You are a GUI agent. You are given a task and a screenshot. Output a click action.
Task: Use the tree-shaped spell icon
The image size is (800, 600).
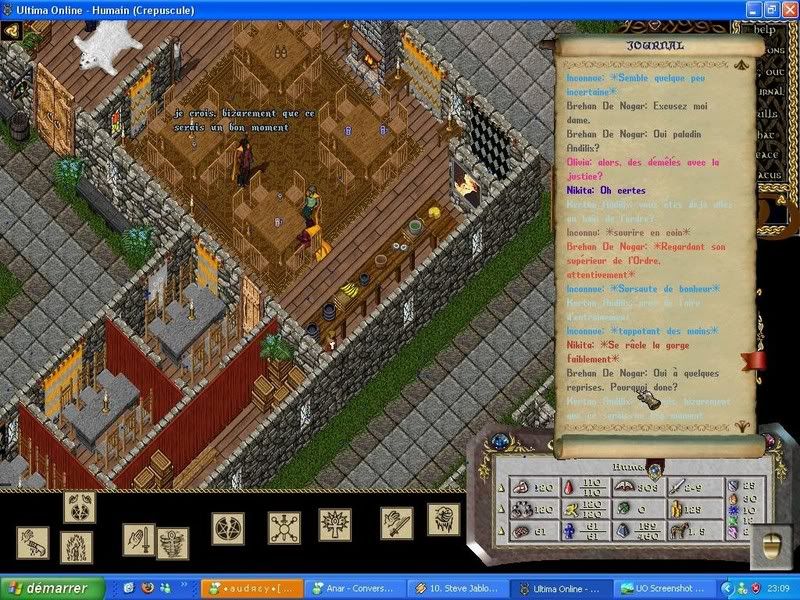click(x=335, y=525)
